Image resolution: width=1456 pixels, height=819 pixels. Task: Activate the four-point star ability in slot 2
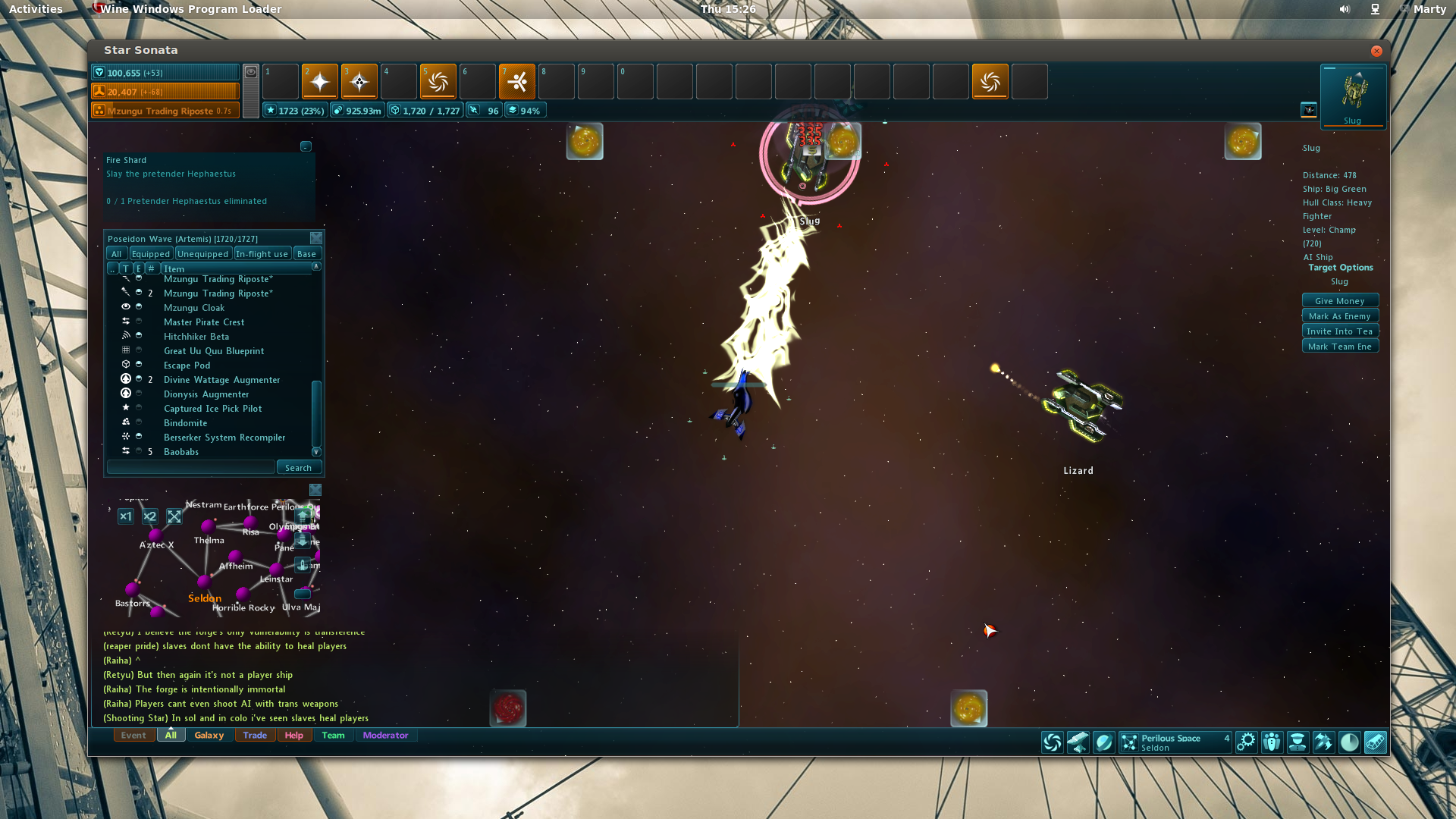click(x=320, y=82)
